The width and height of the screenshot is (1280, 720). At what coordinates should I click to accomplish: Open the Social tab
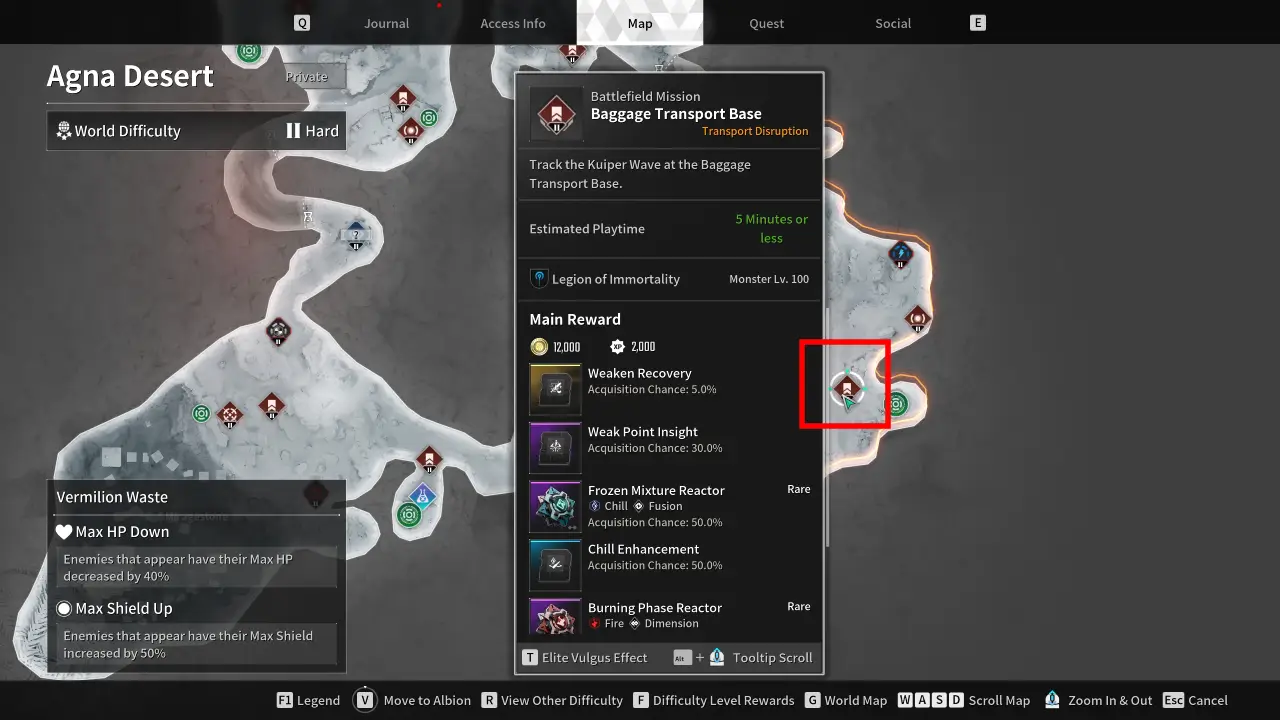pos(893,23)
